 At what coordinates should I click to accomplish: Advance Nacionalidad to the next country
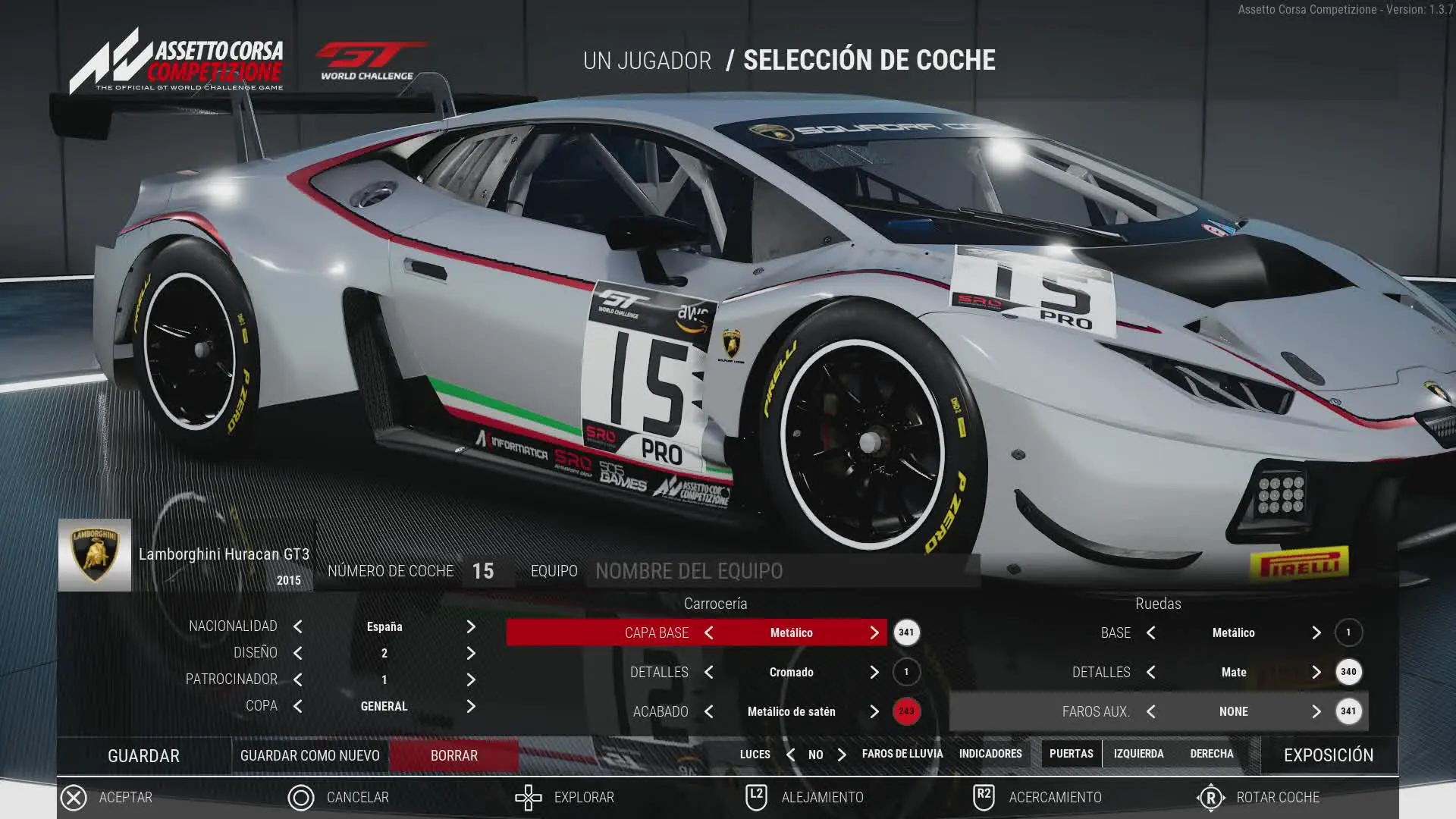[471, 626]
